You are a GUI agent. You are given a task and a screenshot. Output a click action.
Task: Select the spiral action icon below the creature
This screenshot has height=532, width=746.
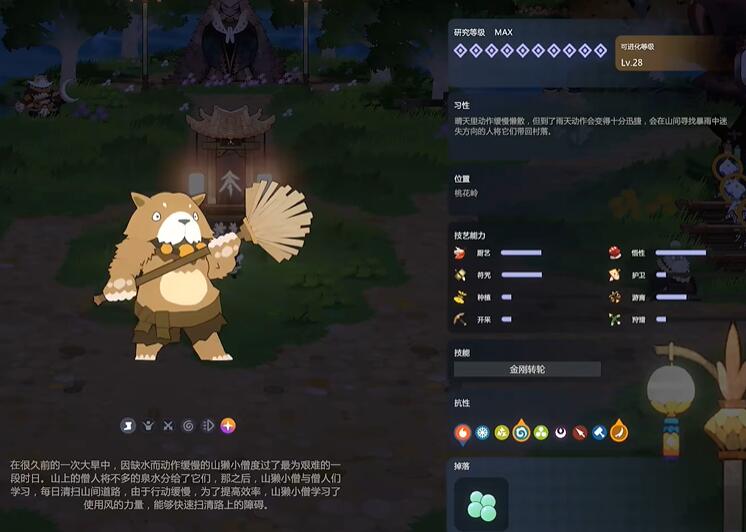188,425
